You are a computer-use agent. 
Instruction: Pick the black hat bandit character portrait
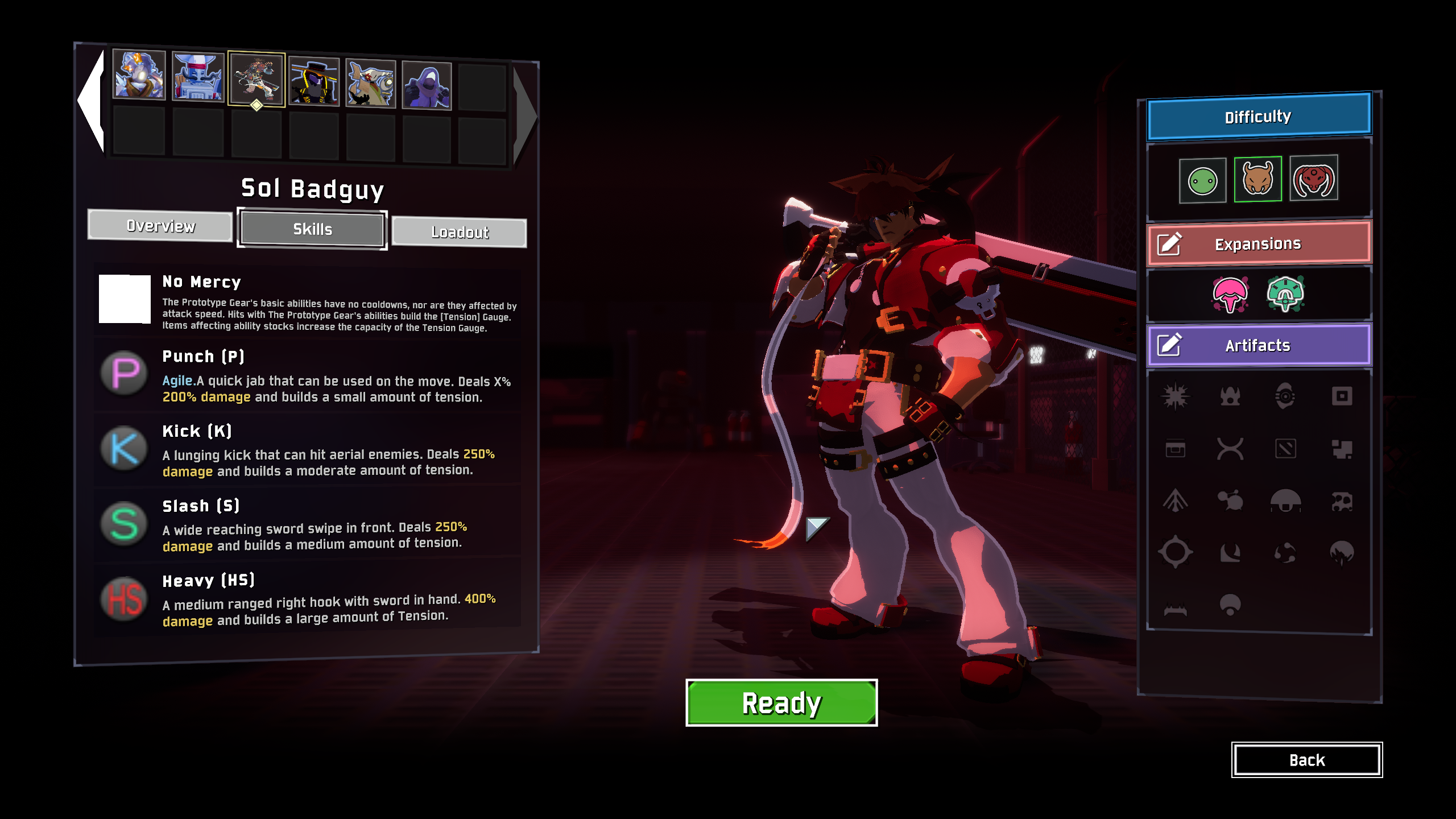point(314,82)
